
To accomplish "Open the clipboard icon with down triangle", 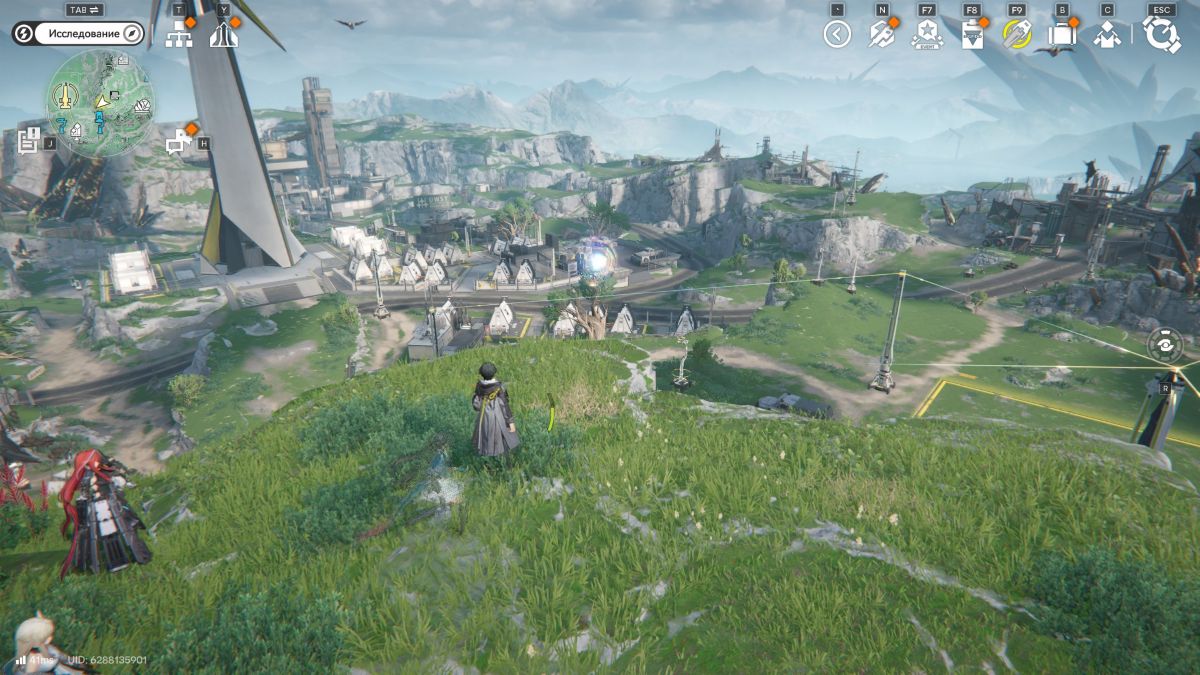I will coord(971,35).
